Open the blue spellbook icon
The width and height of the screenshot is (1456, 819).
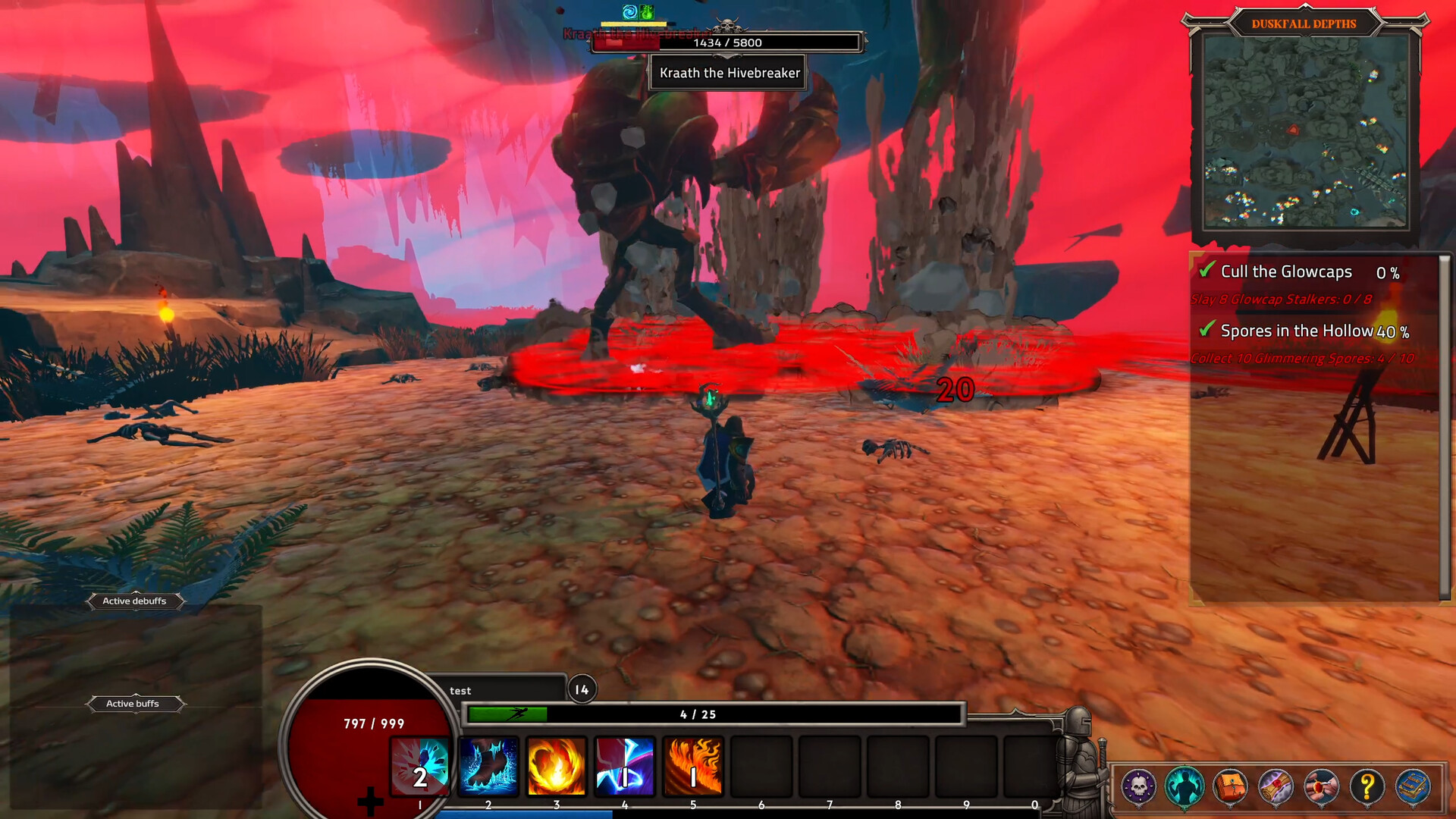(x=1413, y=787)
